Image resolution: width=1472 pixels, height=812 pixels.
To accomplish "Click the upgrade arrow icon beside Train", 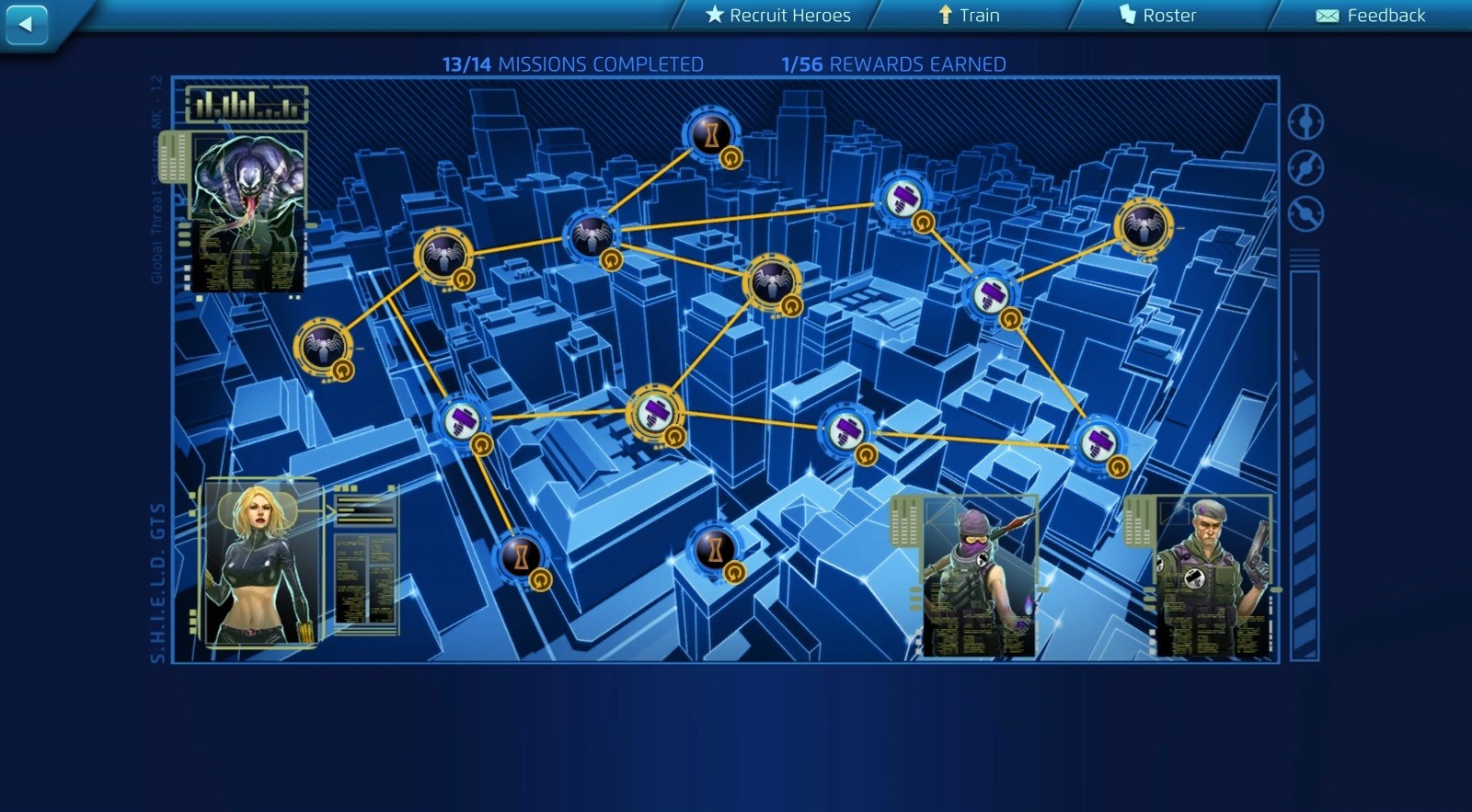I will [944, 15].
